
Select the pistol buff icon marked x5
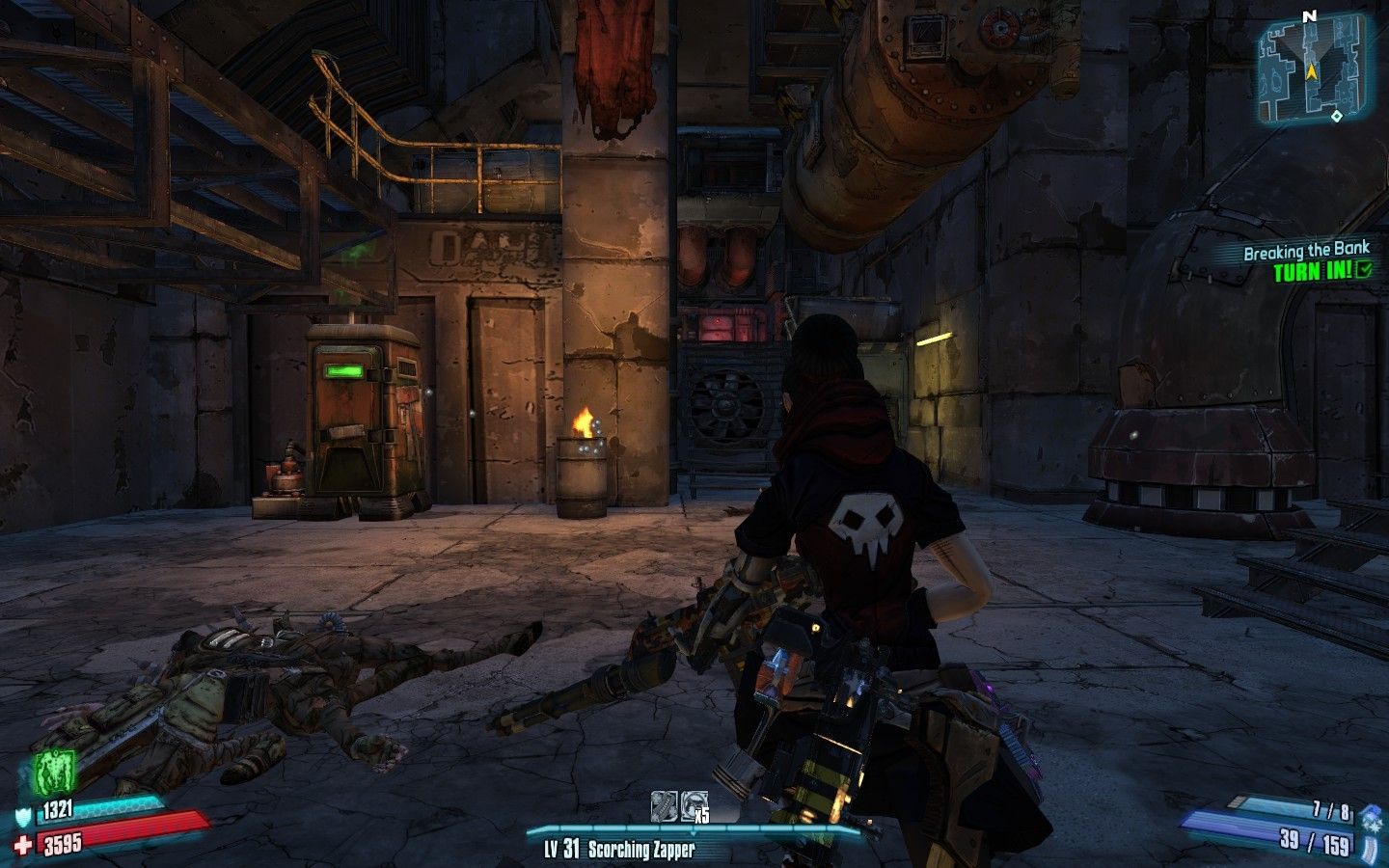[x=694, y=806]
